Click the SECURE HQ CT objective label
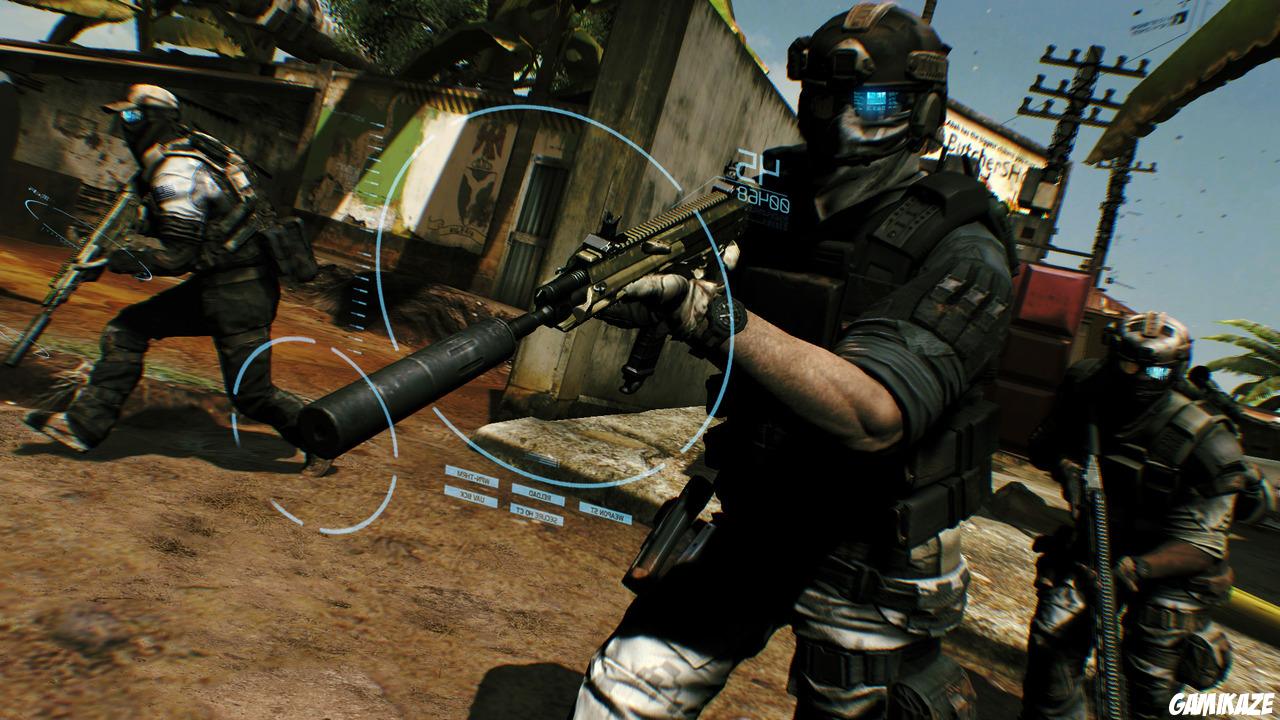Viewport: 1280px width, 720px height. pyautogui.click(x=534, y=514)
